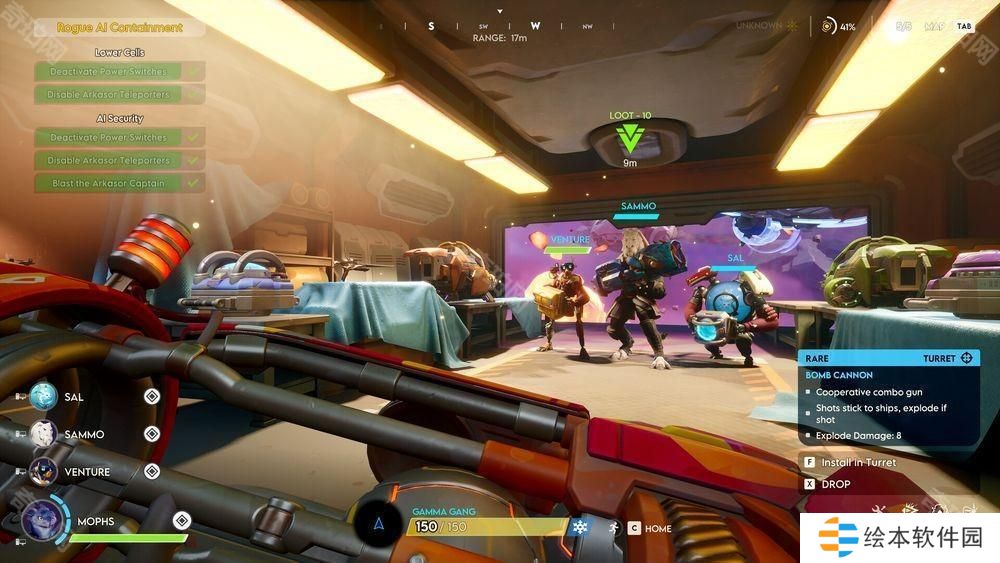Screen dimensions: 1000x563
Task: Activate the HOME option at the bottom
Action: click(657, 528)
